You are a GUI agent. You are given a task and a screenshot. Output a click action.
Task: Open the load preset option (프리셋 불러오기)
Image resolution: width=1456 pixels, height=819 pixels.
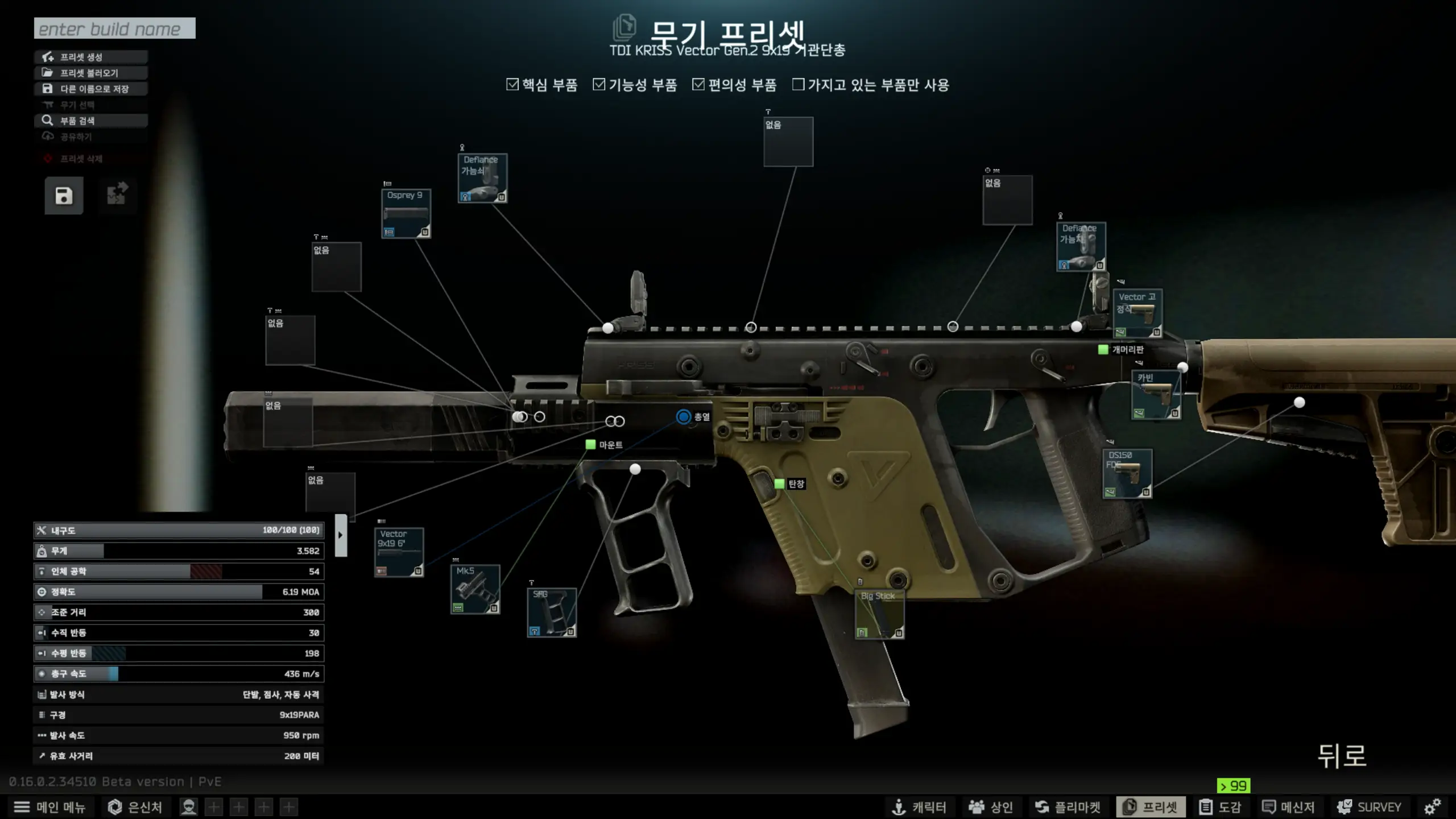click(x=91, y=73)
